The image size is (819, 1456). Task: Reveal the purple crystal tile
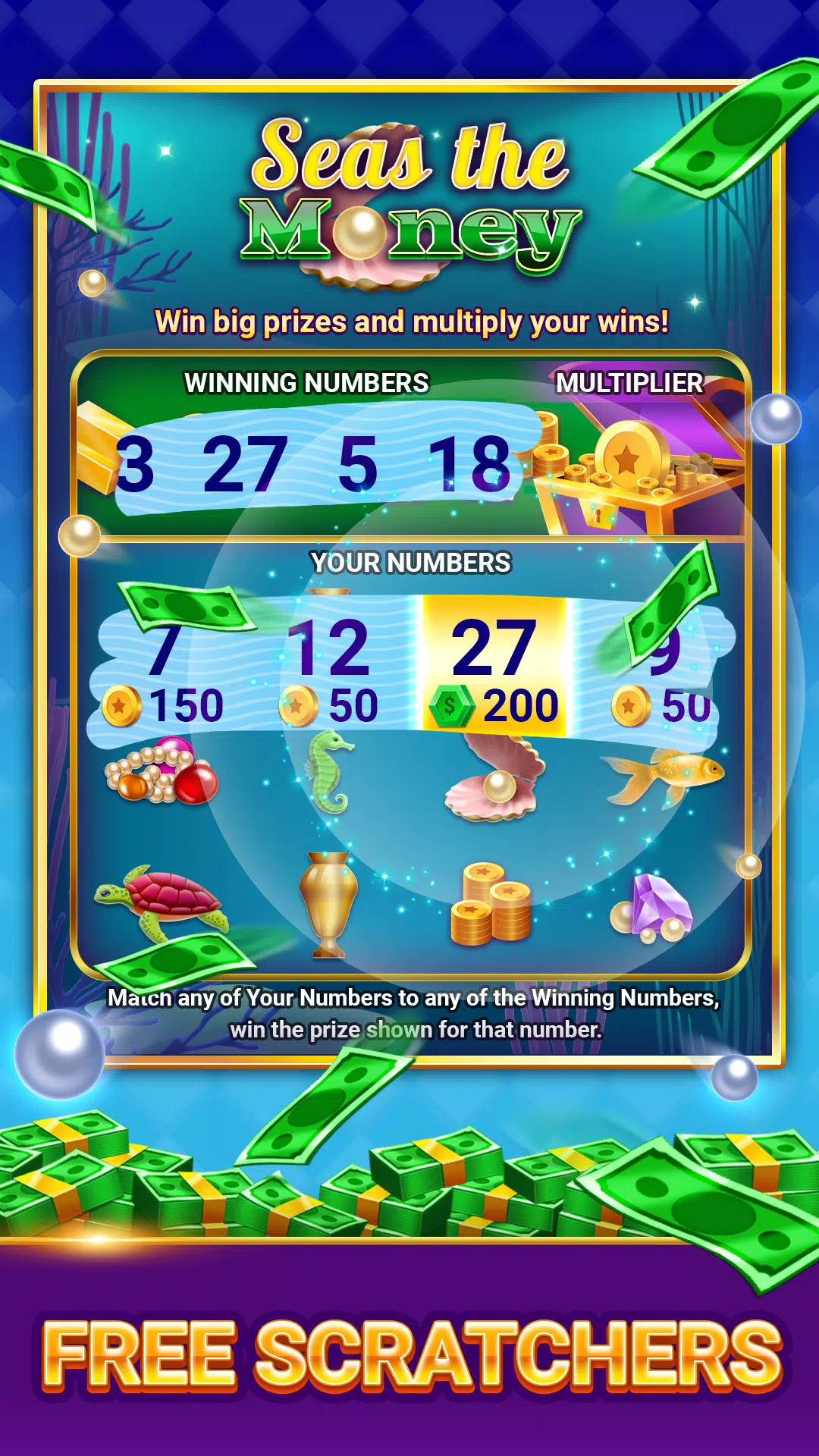(654, 907)
